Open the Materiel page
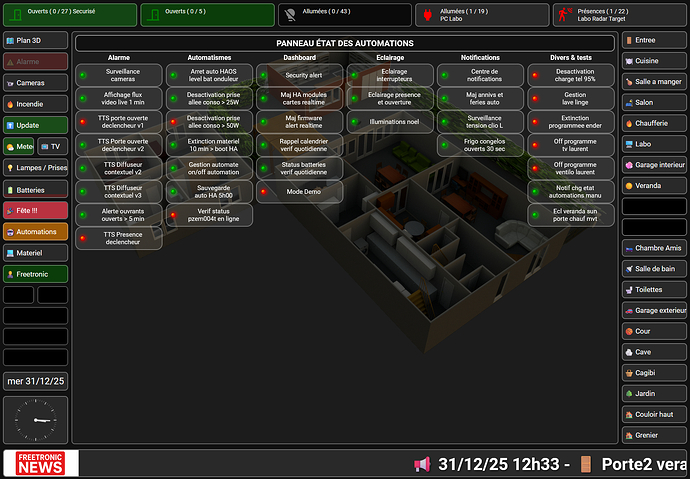 [36, 253]
